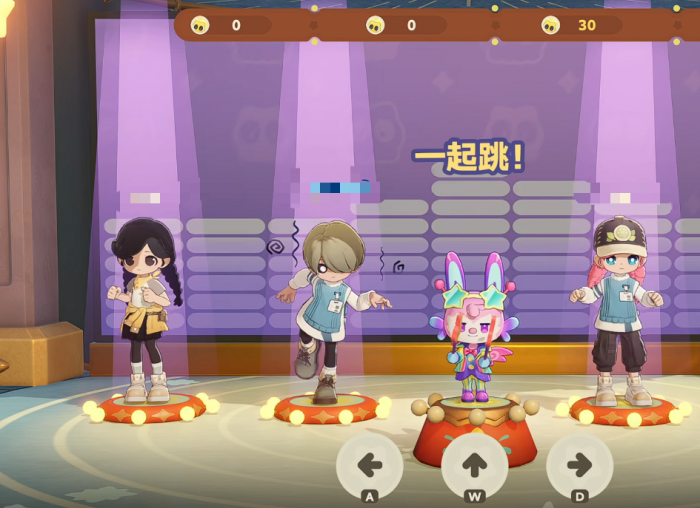Viewport: 700px width, 508px height.
Task: Tap the right arrow dance button
Action: 580,464
